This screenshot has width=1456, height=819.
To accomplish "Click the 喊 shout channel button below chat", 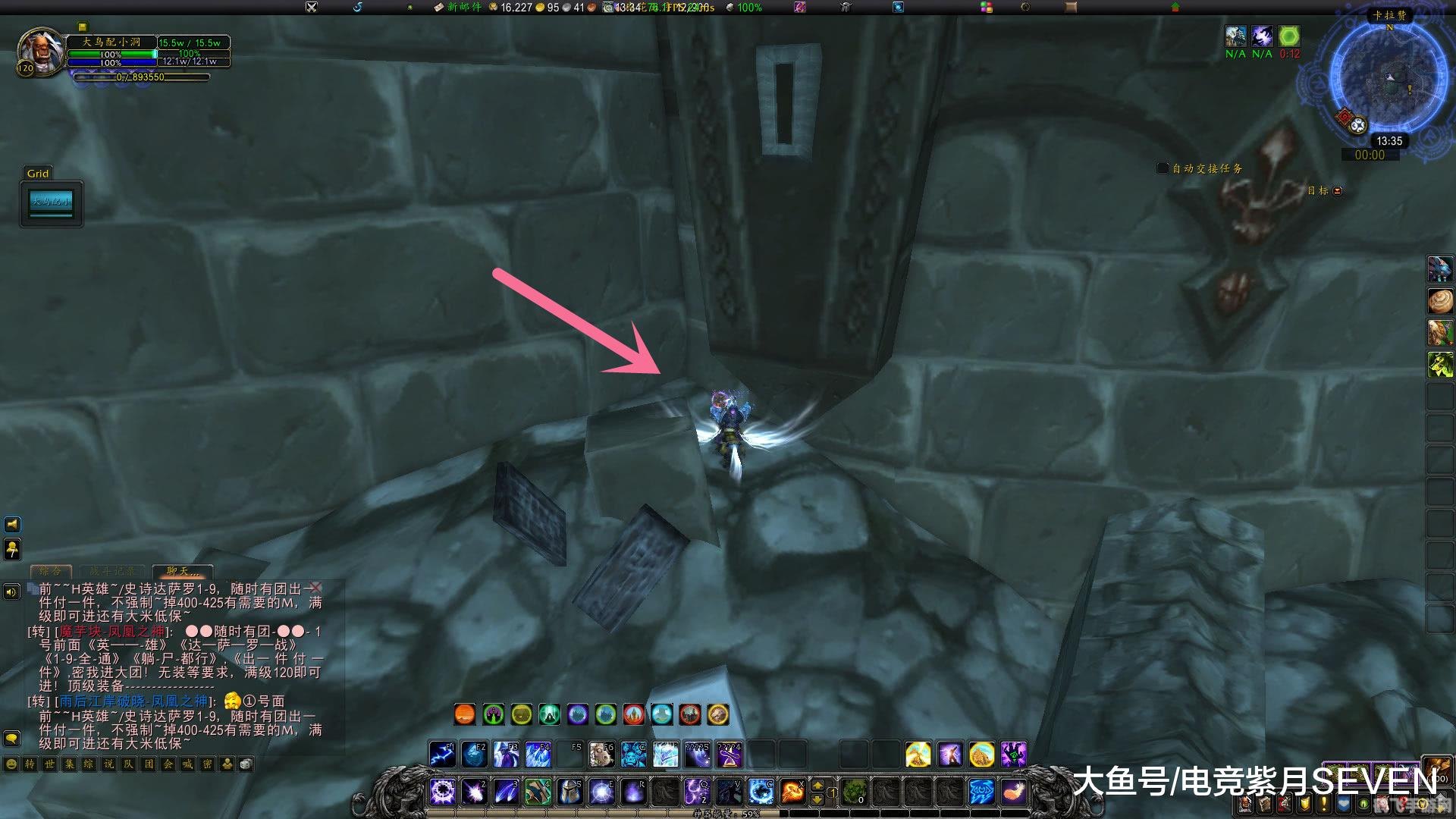I will tap(187, 764).
